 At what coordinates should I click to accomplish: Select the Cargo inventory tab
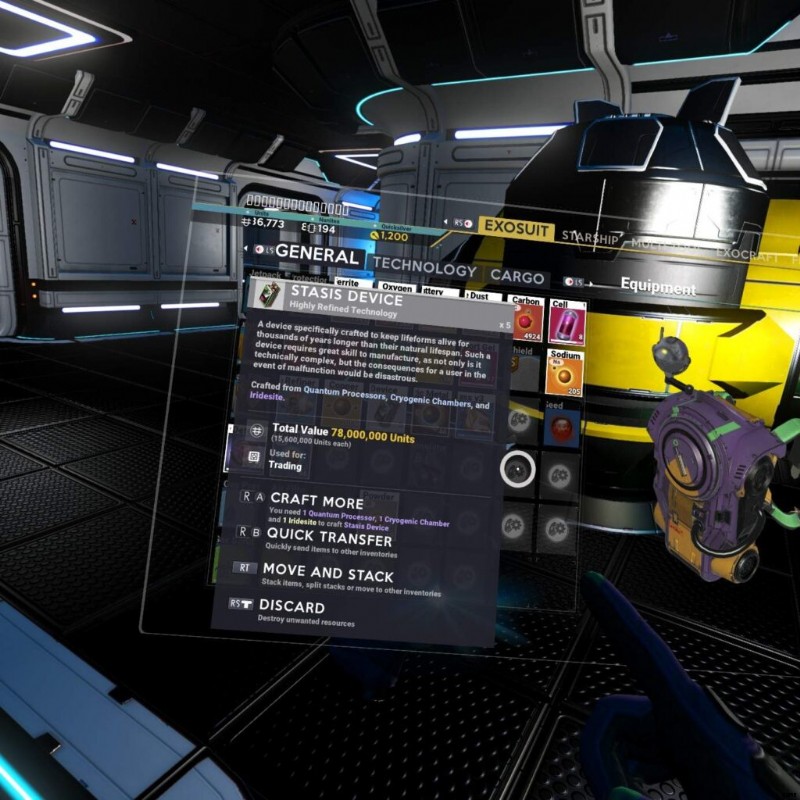pyautogui.click(x=517, y=277)
